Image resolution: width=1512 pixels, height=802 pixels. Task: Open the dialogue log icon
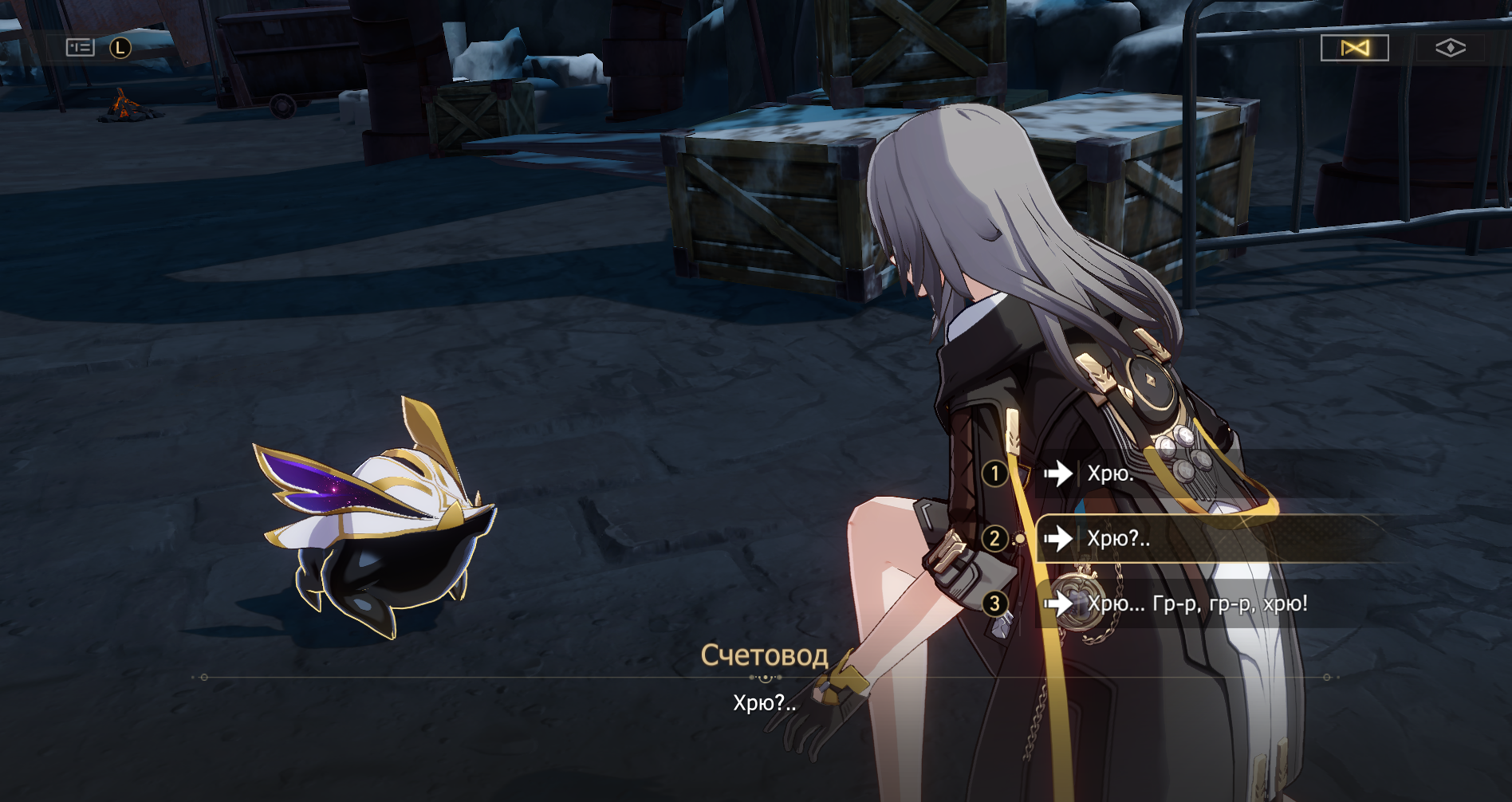click(80, 48)
